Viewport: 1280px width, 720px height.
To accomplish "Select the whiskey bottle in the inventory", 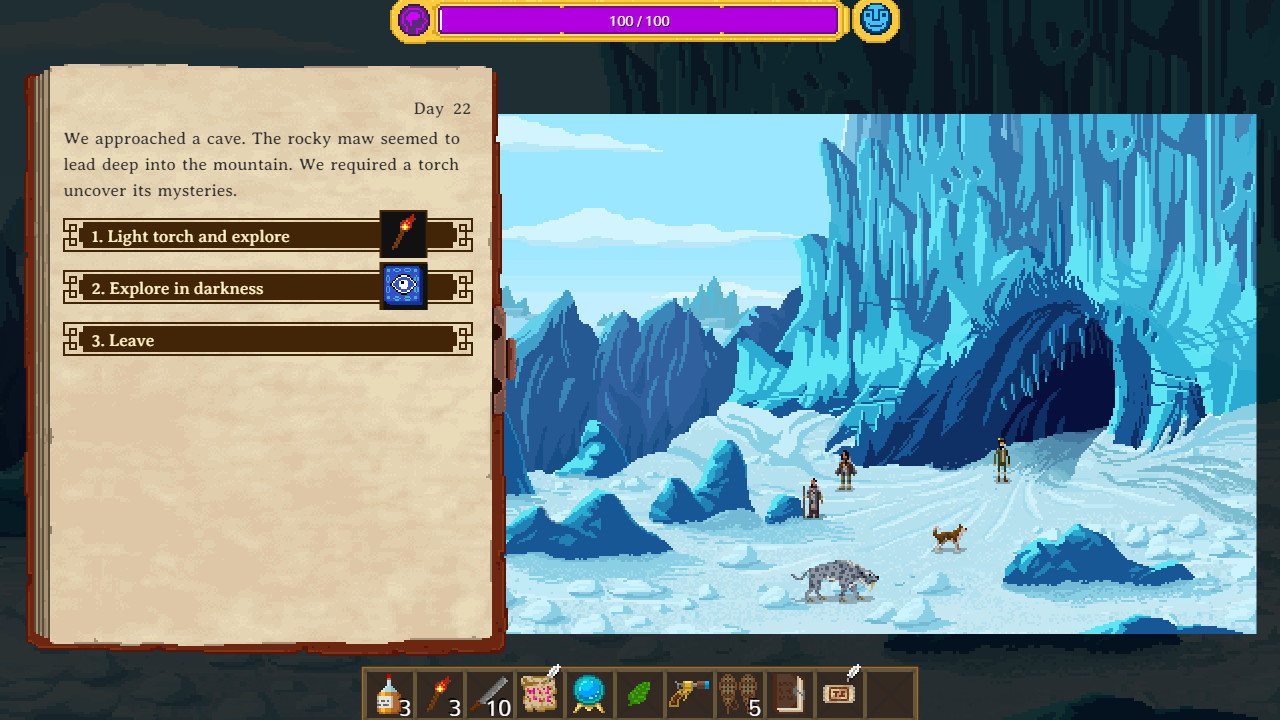I will [x=389, y=692].
